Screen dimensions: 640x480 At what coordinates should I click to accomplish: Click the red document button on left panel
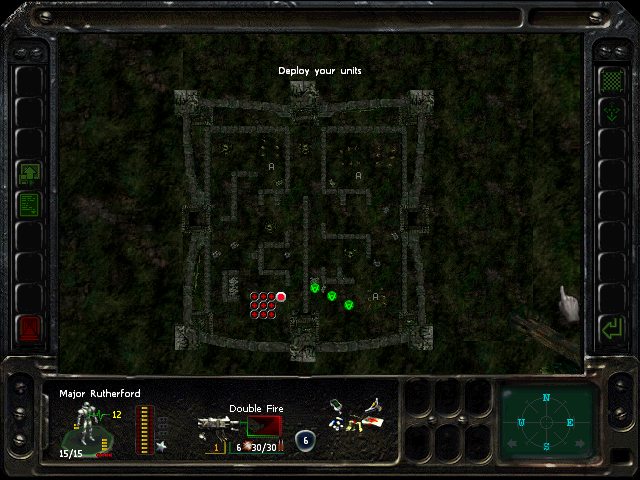pyautogui.click(x=29, y=327)
